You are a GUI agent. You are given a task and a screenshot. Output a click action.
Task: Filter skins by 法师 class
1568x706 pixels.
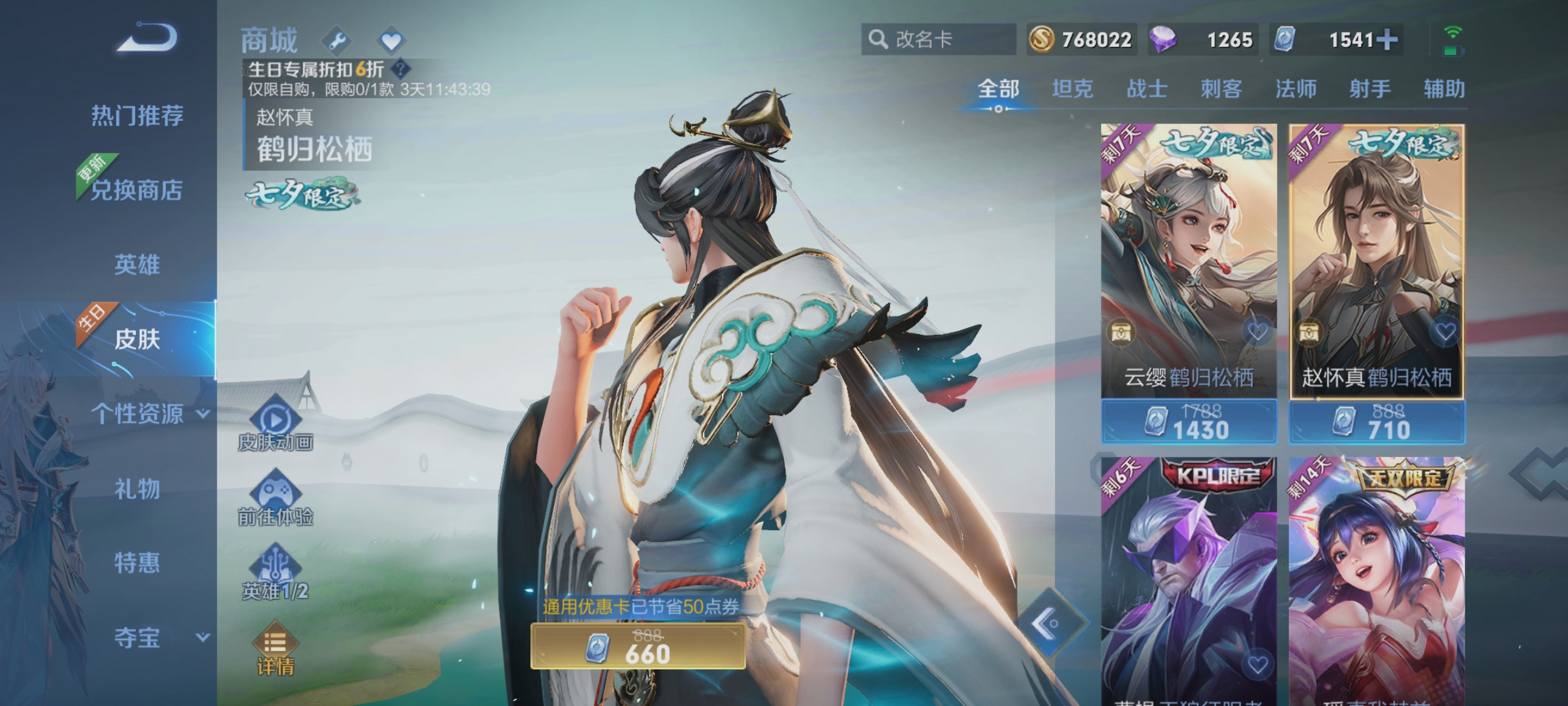[1295, 89]
